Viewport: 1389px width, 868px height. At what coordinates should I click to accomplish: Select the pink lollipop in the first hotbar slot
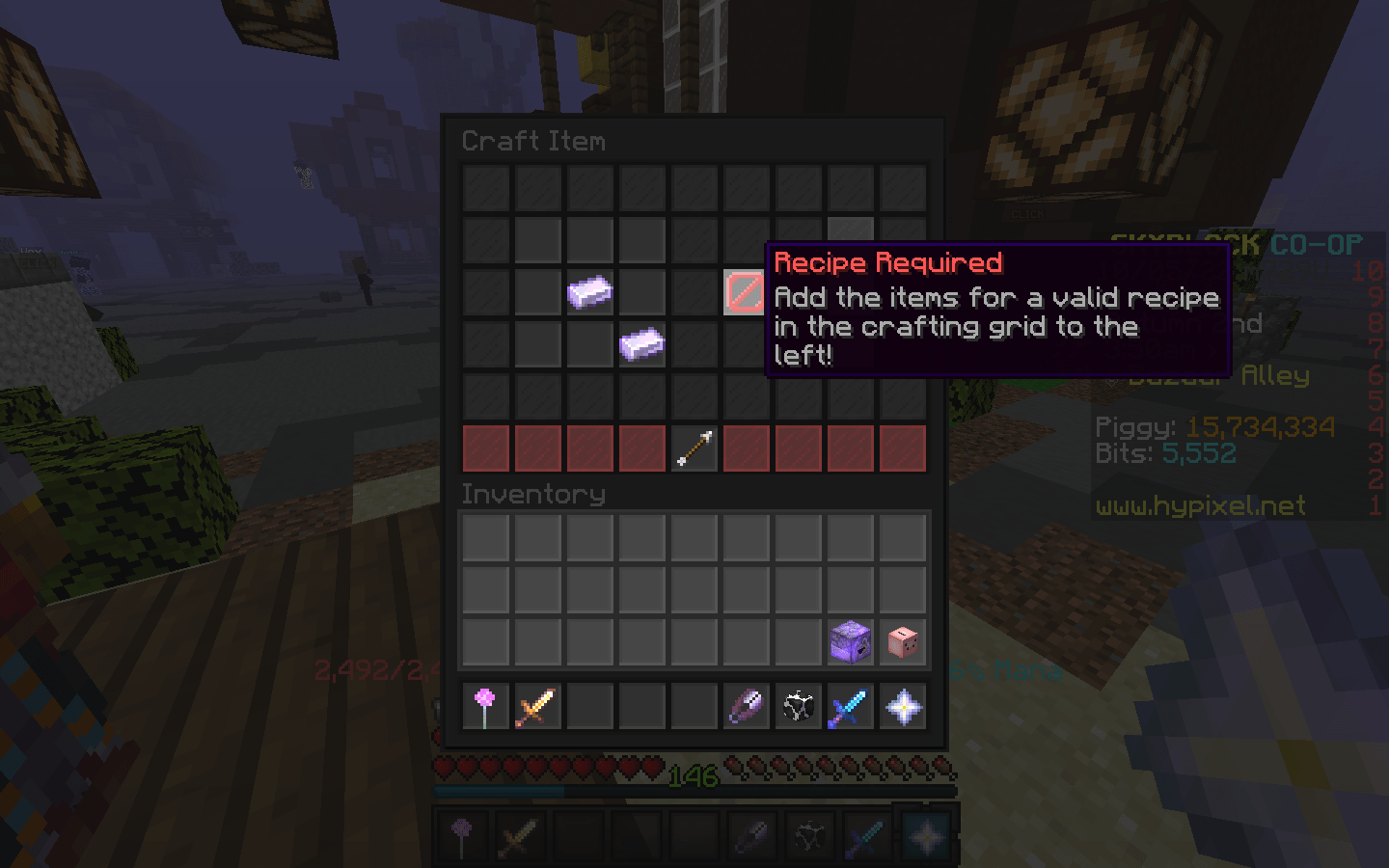(485, 707)
